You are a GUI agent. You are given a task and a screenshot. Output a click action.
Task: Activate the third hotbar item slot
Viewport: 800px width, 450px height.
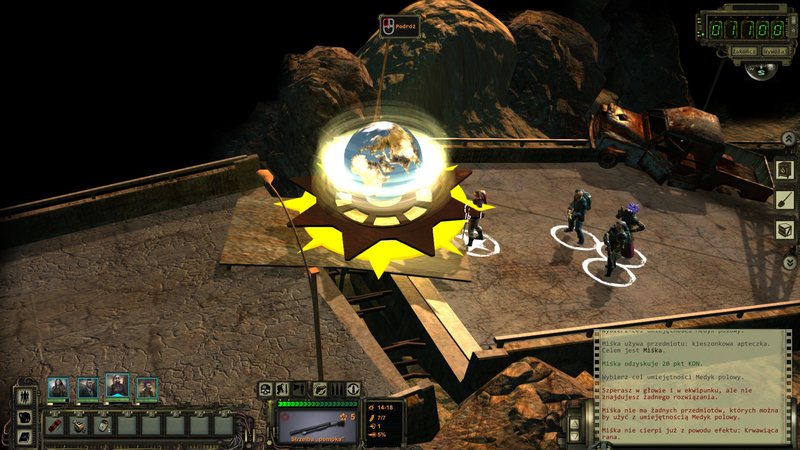click(104, 424)
